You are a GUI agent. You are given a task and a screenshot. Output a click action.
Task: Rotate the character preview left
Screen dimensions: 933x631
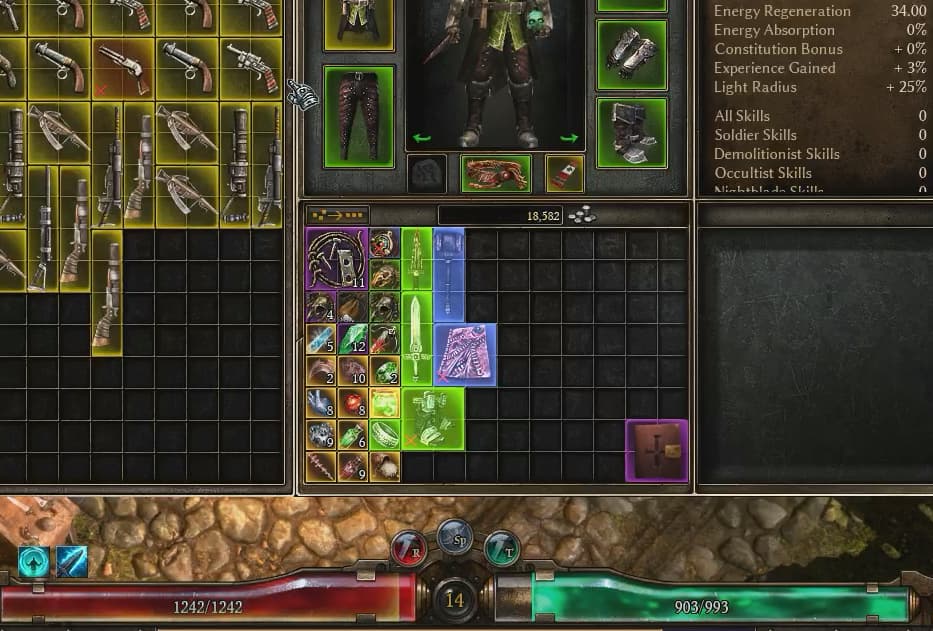[x=421, y=139]
